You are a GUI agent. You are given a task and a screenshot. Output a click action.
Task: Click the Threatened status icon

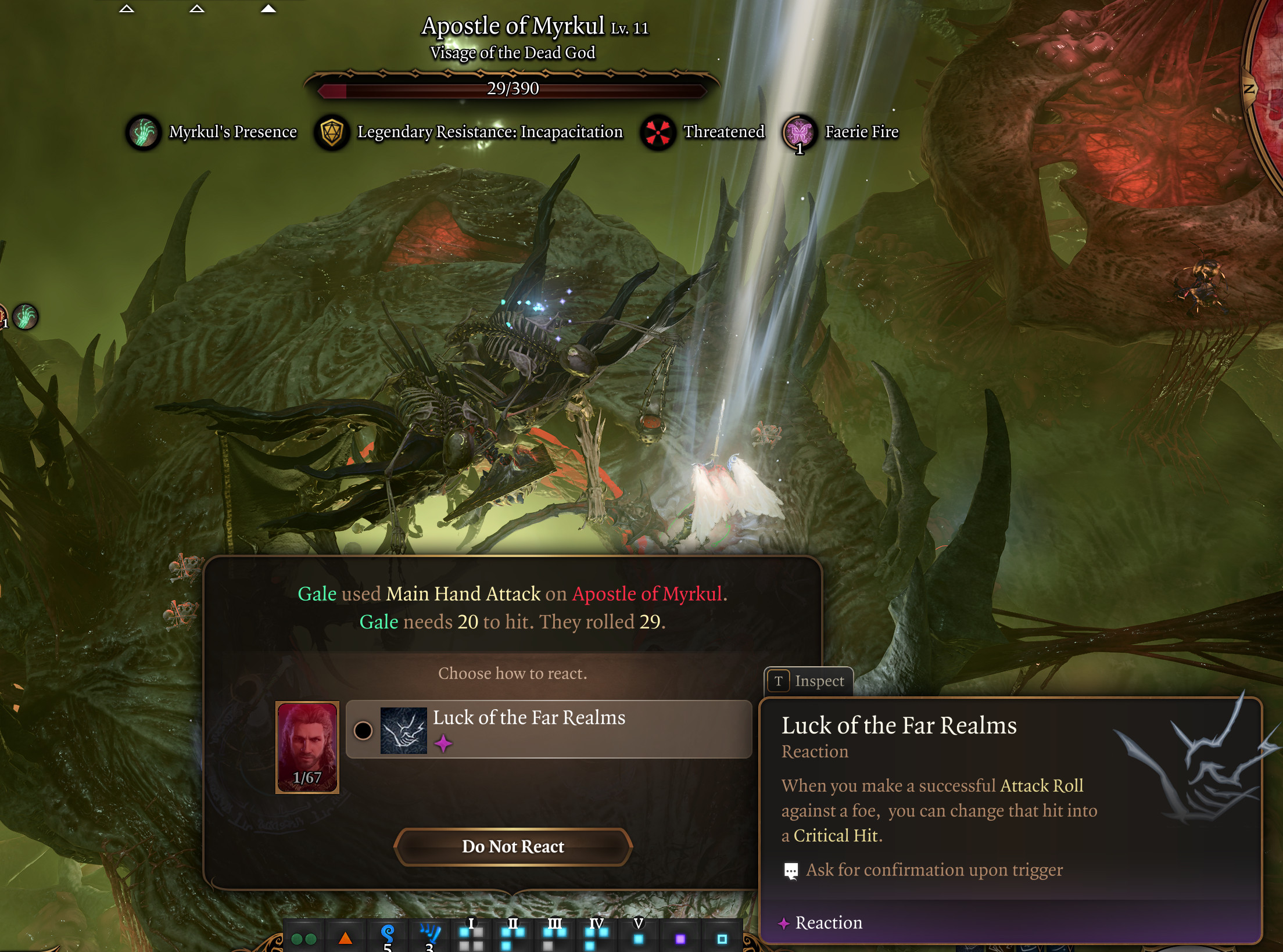(658, 132)
